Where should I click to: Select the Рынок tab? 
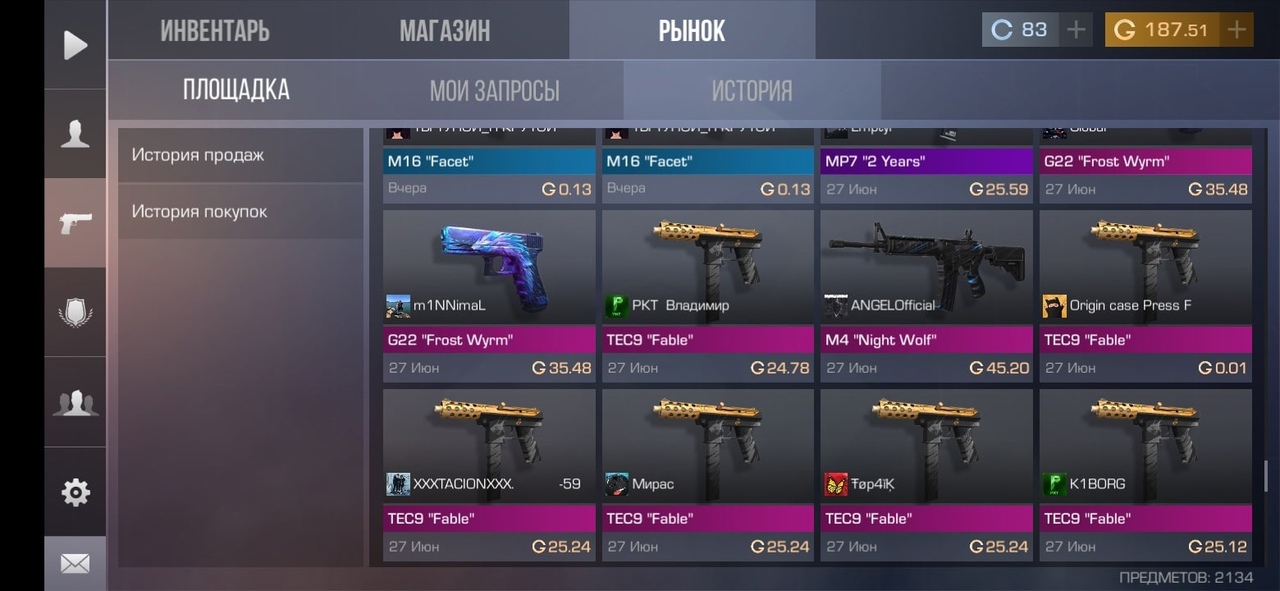tap(691, 31)
